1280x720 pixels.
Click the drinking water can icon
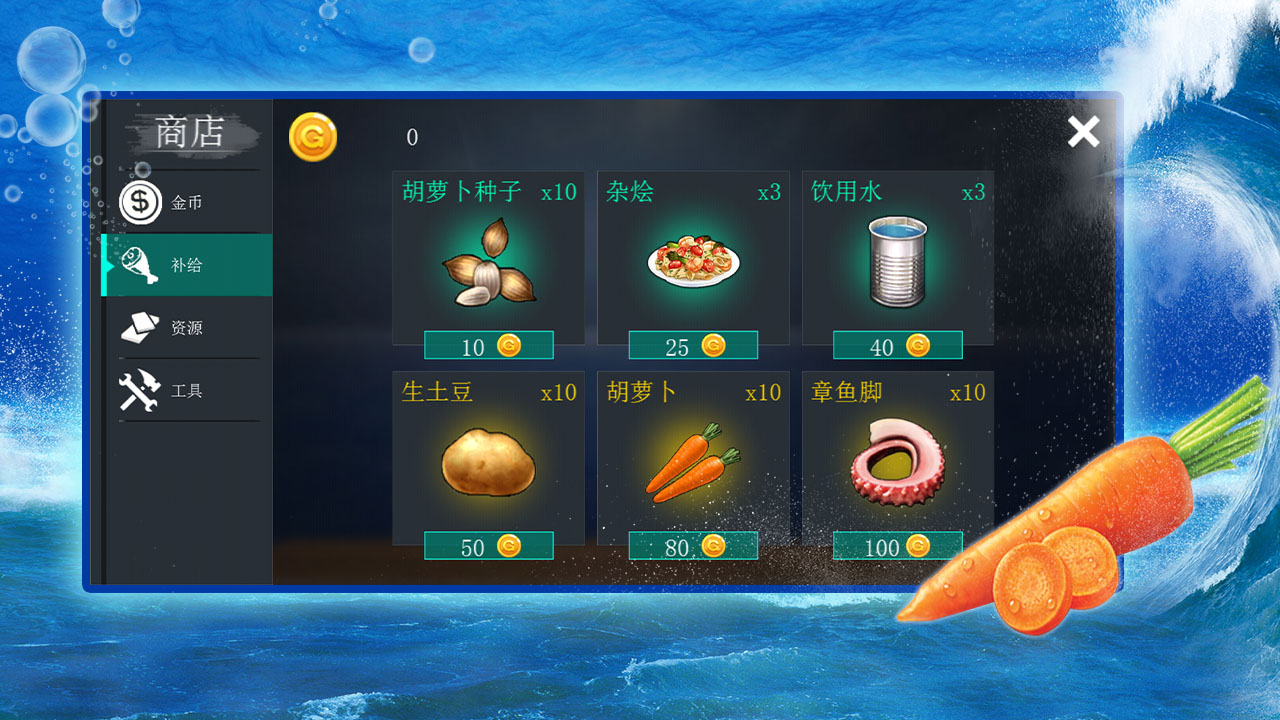click(896, 263)
